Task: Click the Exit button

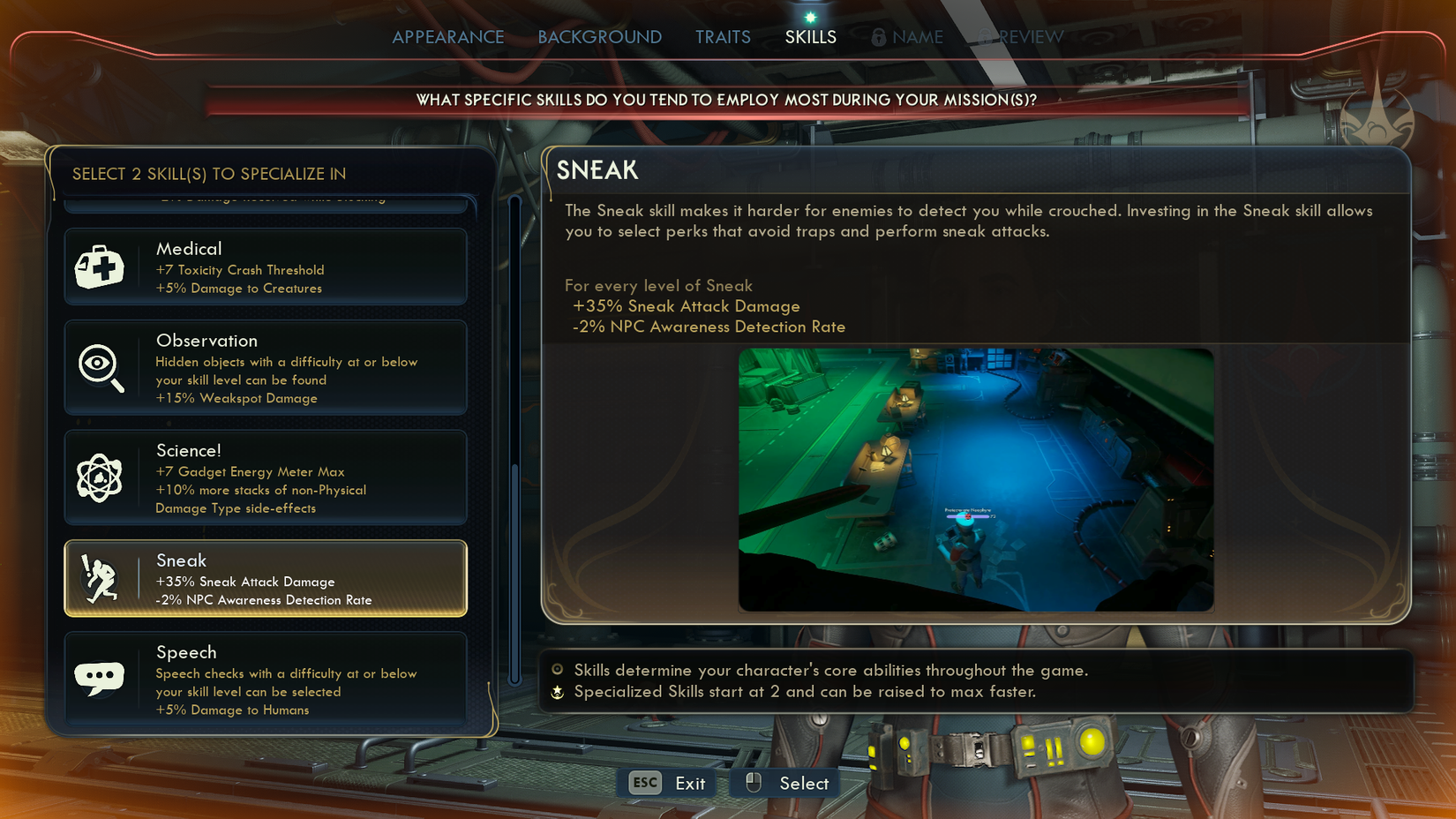Action: coord(668,783)
